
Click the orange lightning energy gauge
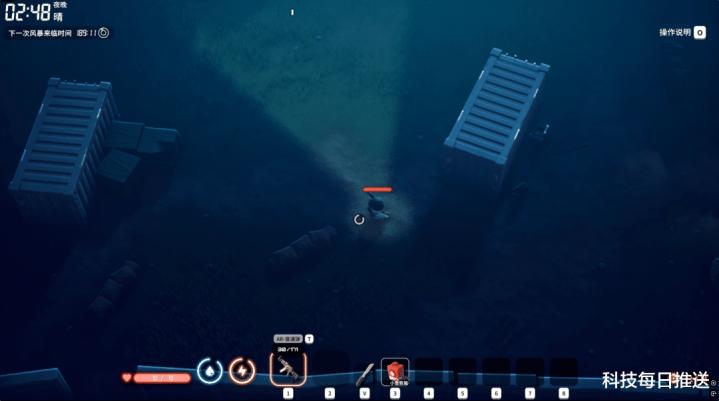click(x=242, y=371)
